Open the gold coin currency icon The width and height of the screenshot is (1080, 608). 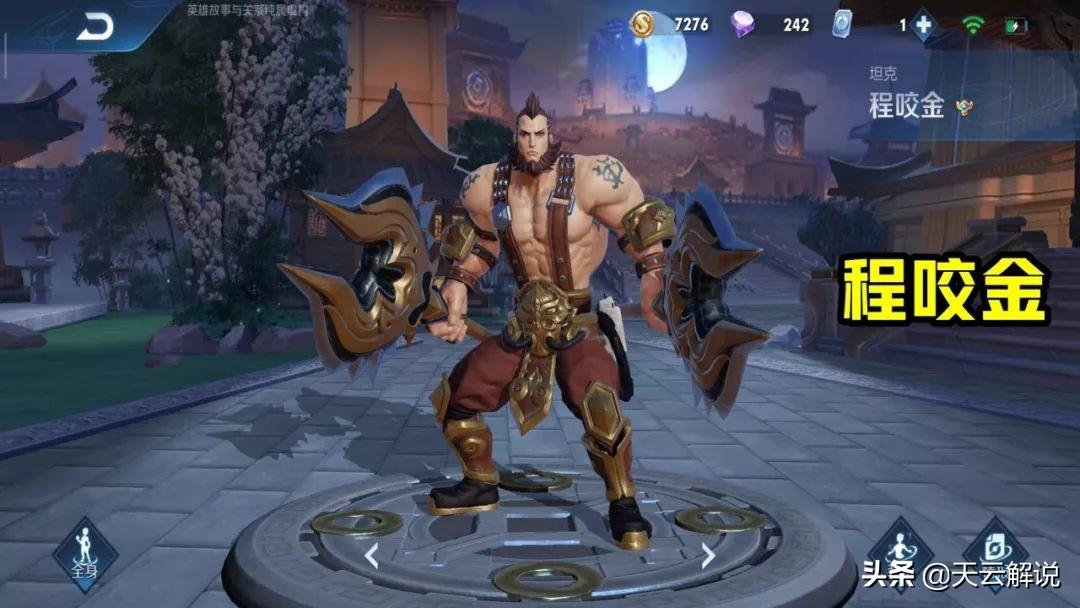(x=642, y=24)
